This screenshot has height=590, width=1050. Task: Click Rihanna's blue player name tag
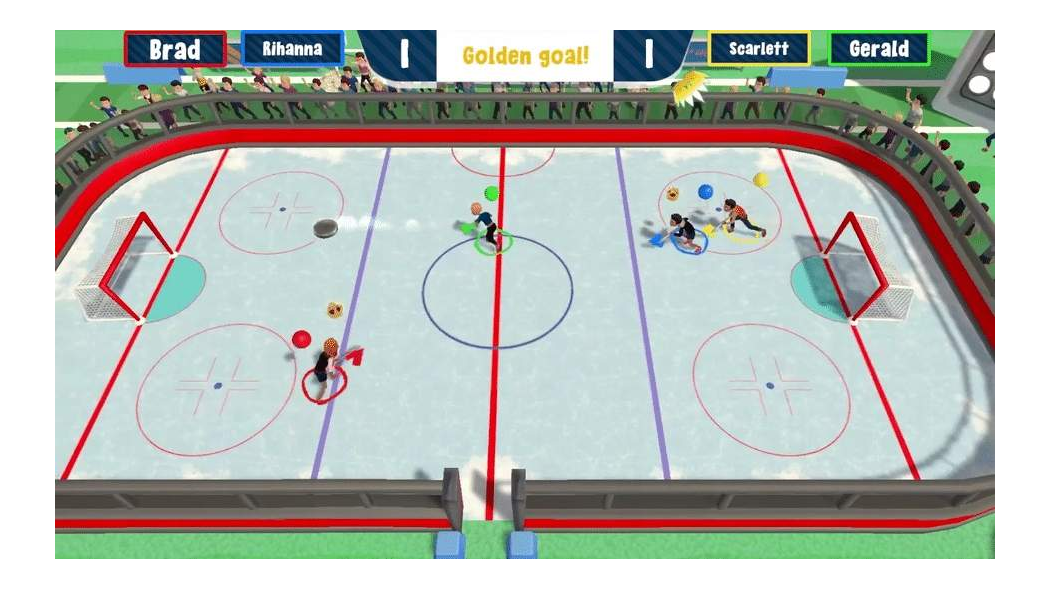click(292, 48)
